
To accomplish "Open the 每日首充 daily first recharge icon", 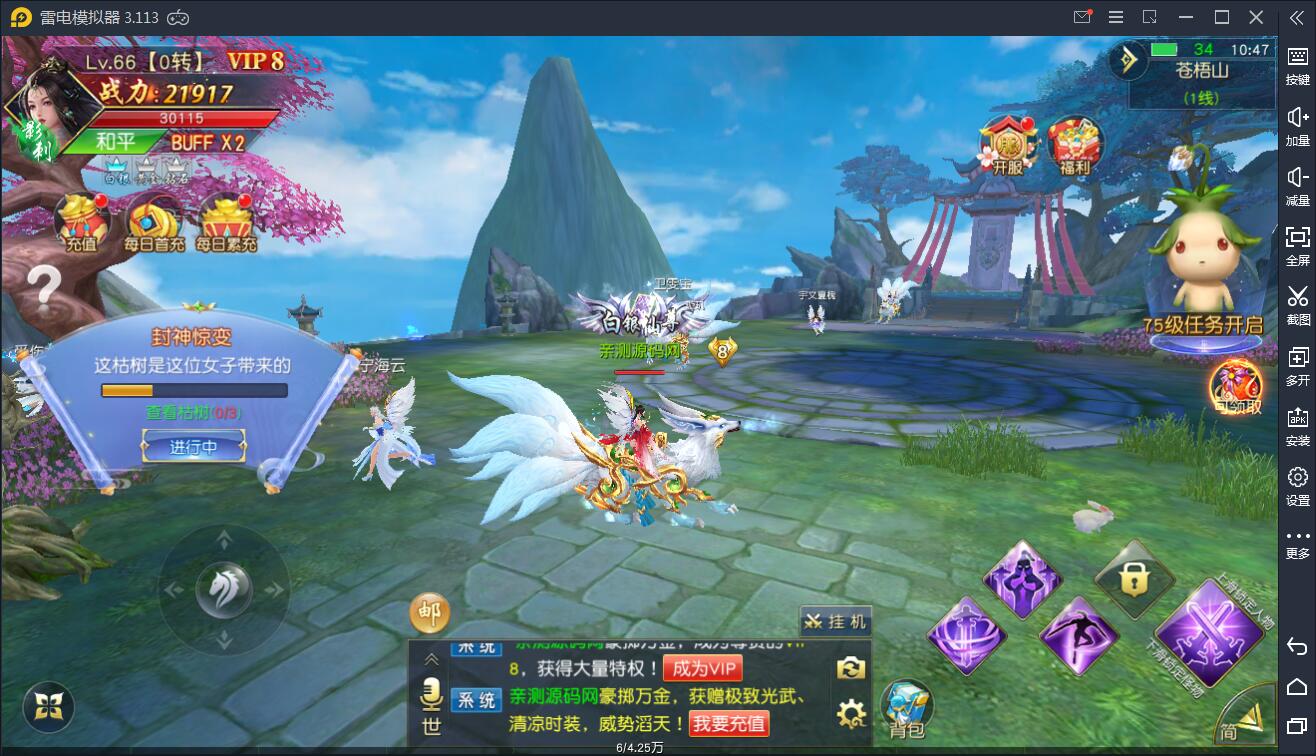I will pyautogui.click(x=154, y=222).
